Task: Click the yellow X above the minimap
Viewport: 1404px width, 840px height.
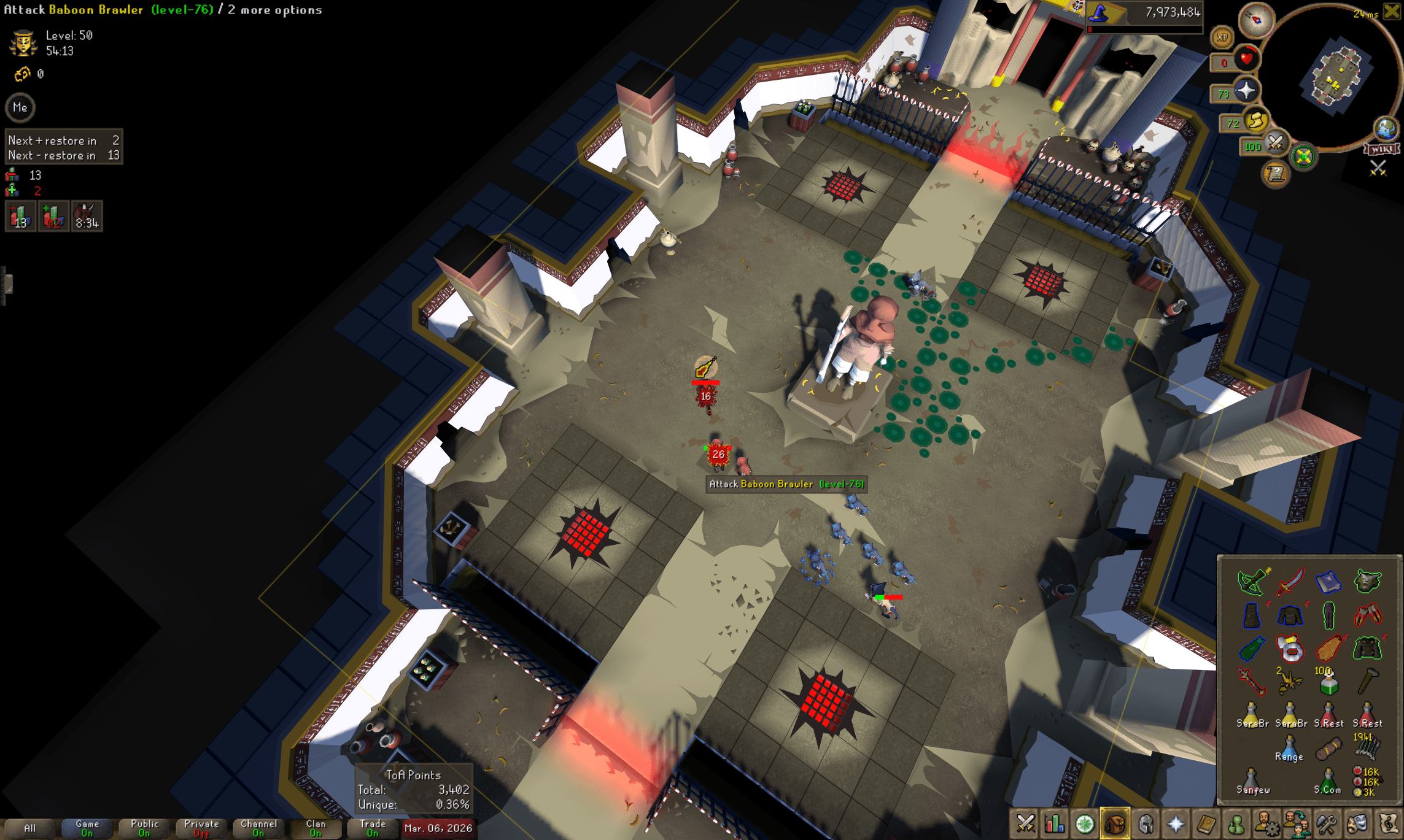Action: pyautogui.click(x=1390, y=11)
